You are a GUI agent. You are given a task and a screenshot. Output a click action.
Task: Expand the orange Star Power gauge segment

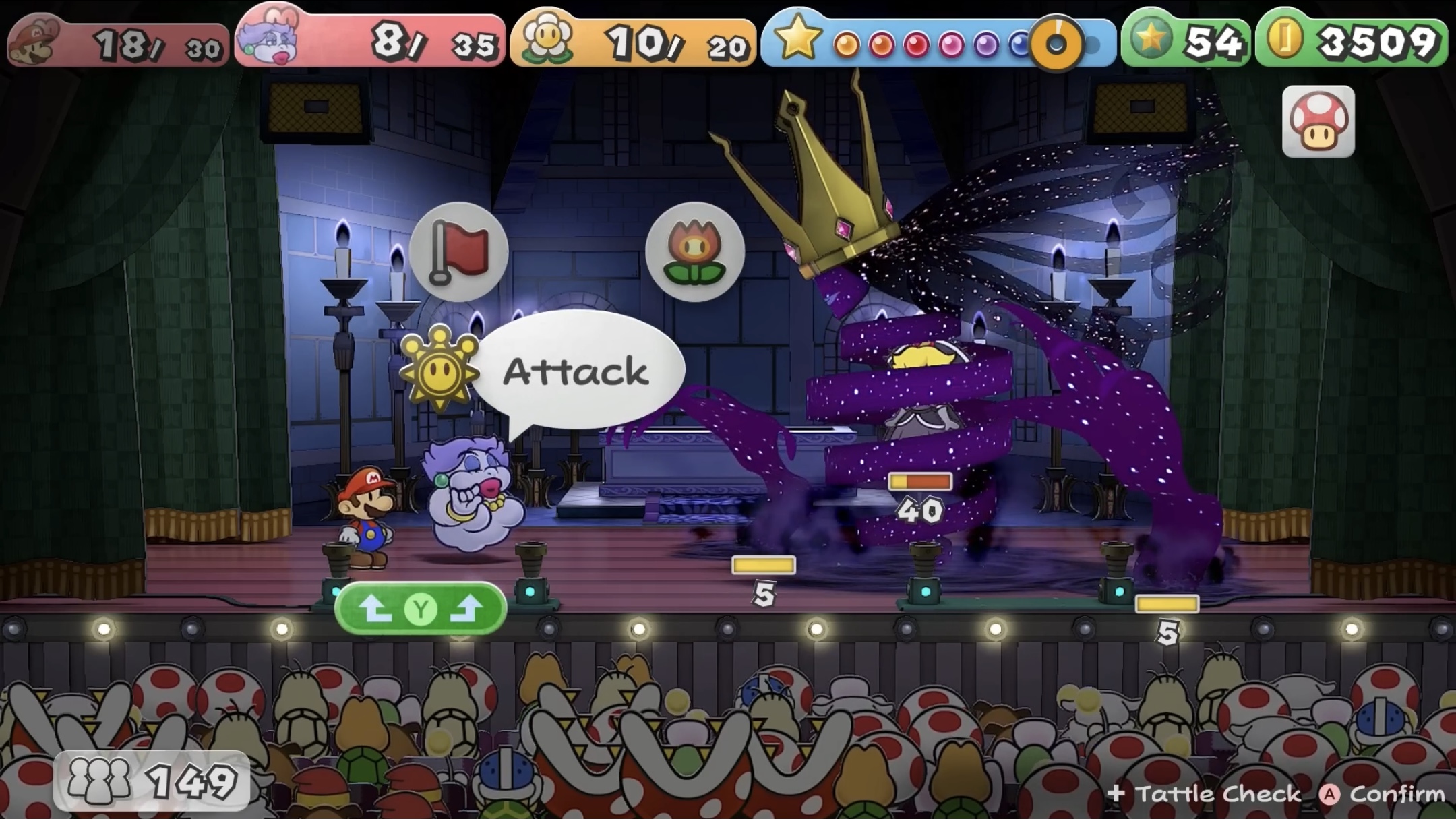click(x=1055, y=42)
